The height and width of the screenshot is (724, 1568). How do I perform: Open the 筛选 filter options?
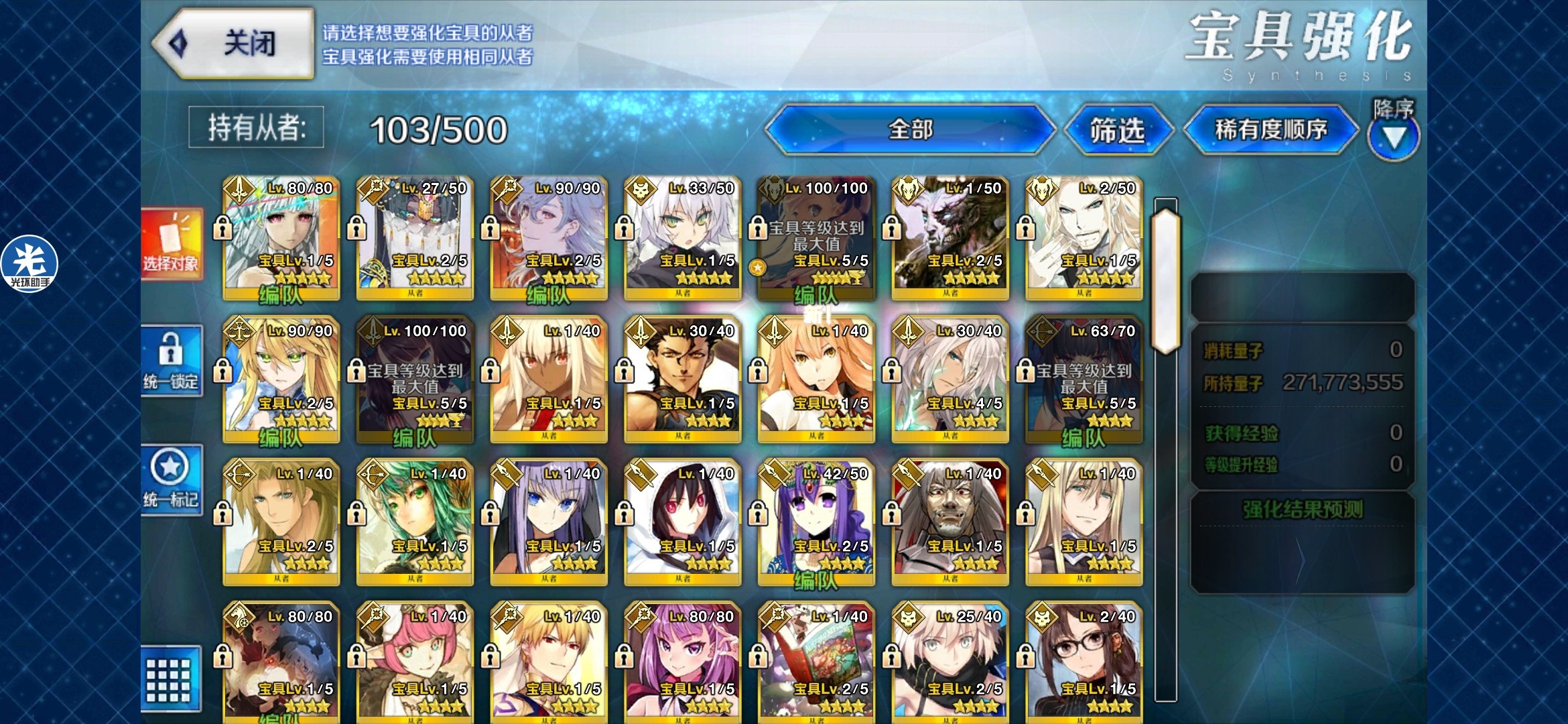[1117, 129]
